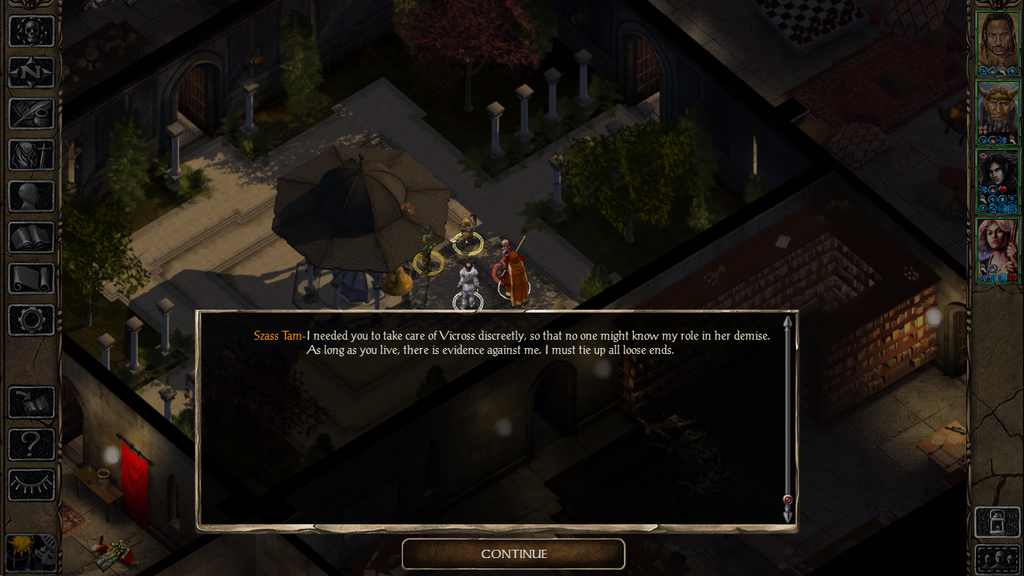Click the dialogue box scrollbar

[788, 417]
